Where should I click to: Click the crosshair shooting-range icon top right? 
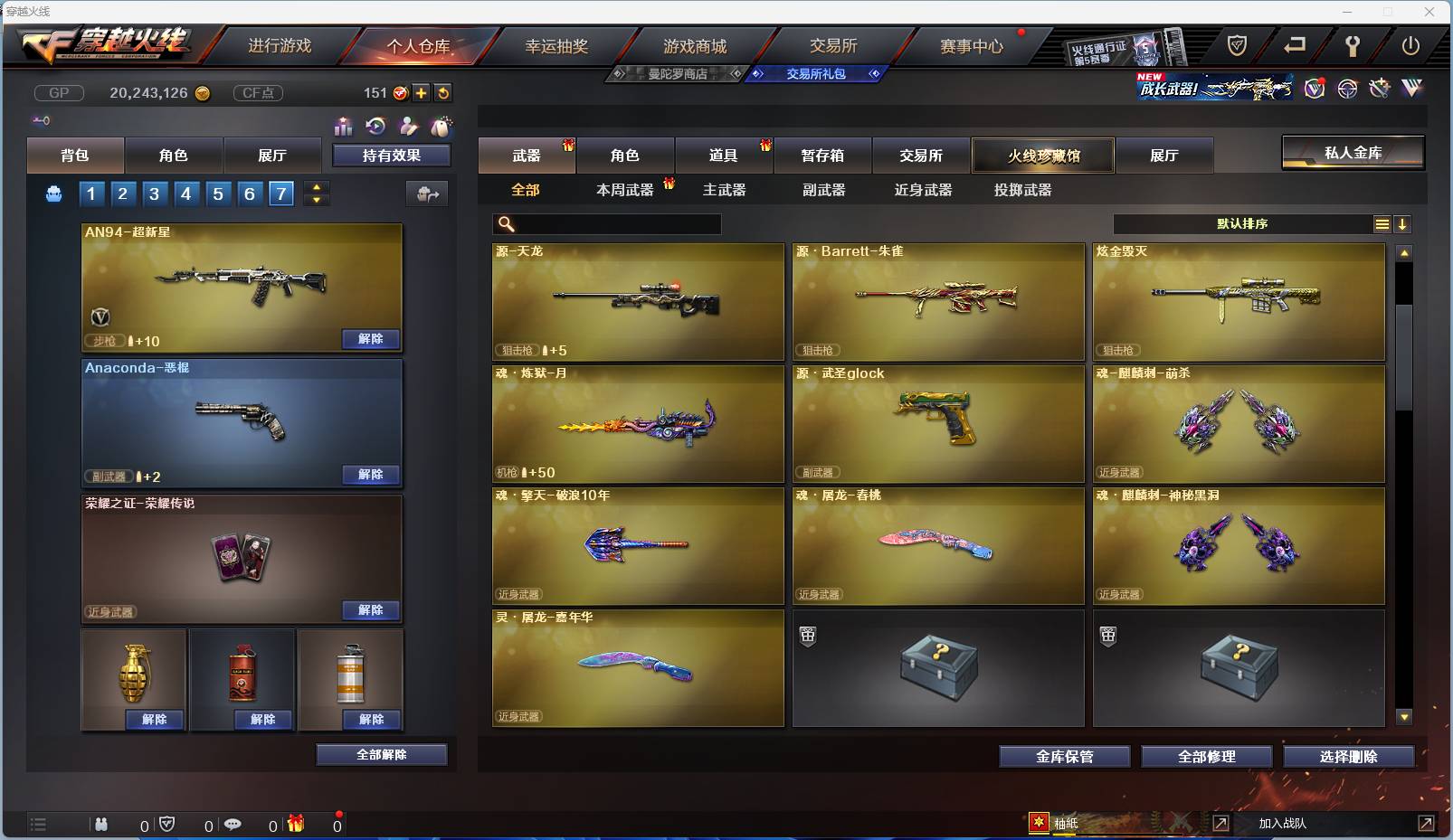coord(1347,89)
